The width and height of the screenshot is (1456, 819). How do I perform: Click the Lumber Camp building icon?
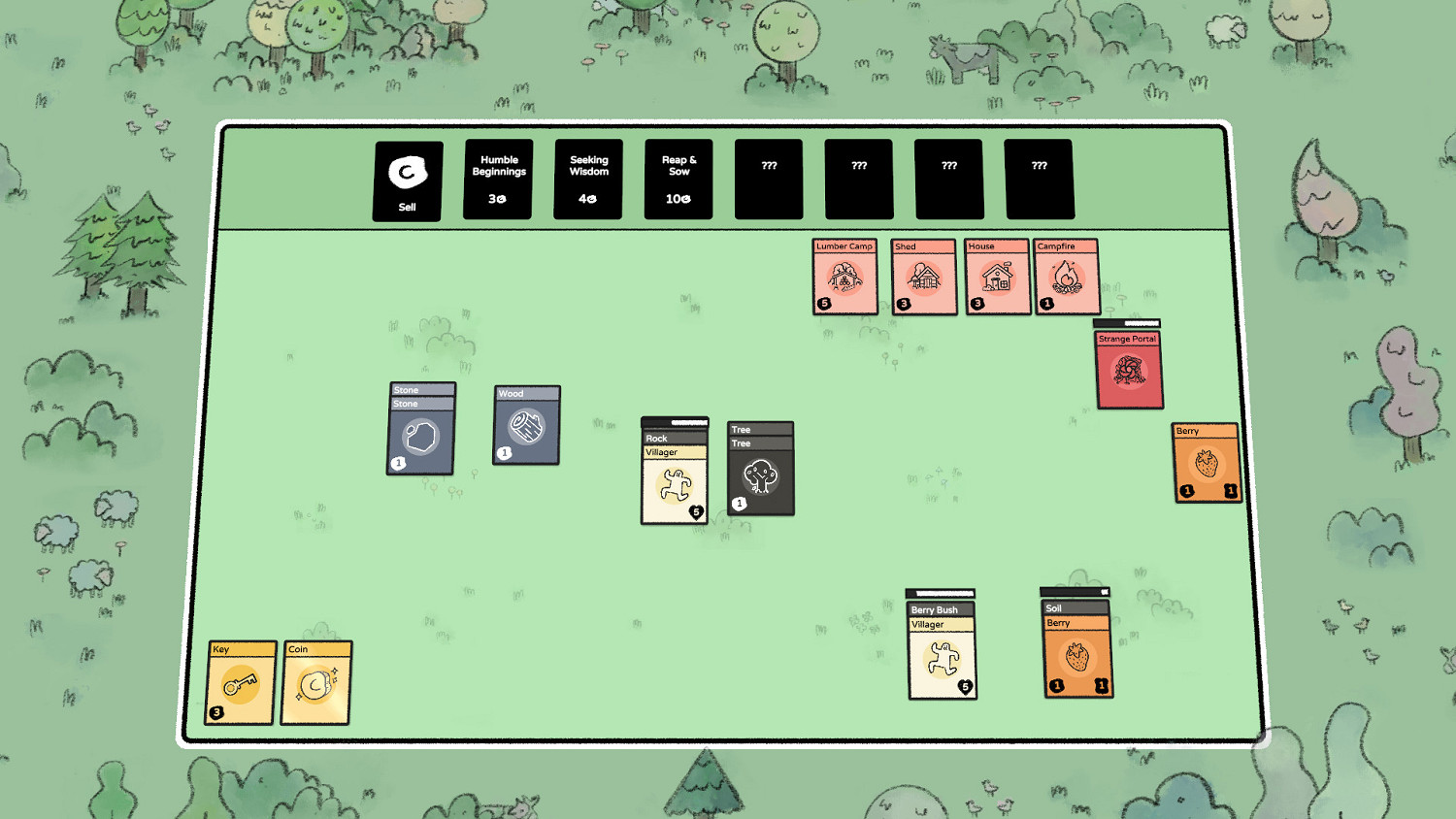point(844,279)
